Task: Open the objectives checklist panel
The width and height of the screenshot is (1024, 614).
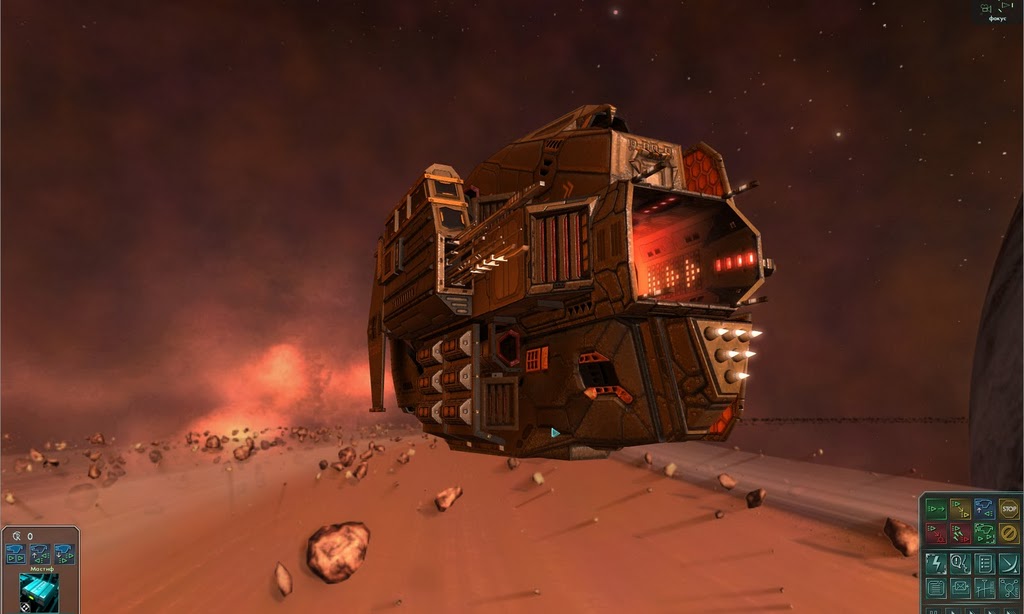Action: tap(985, 563)
